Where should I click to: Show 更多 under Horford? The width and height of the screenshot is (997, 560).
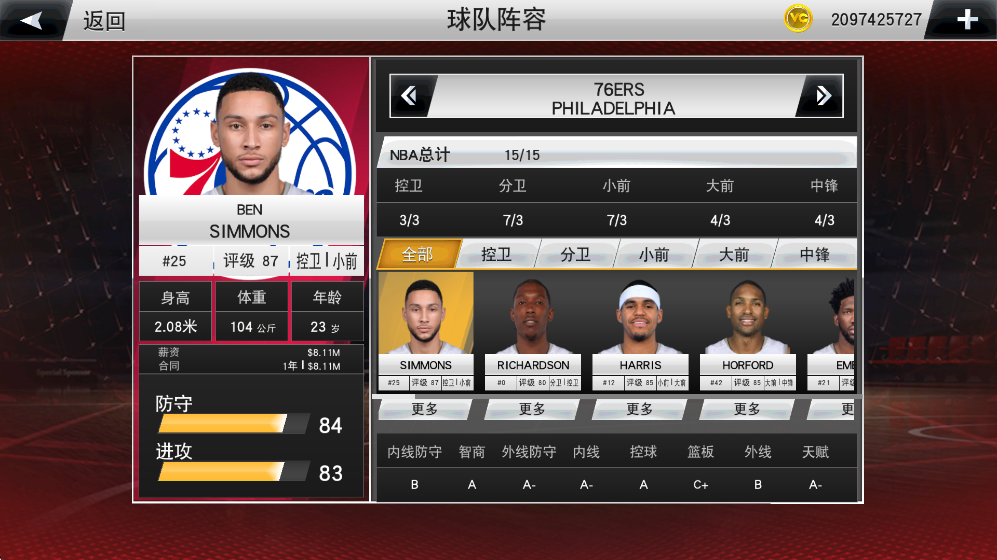pos(747,409)
